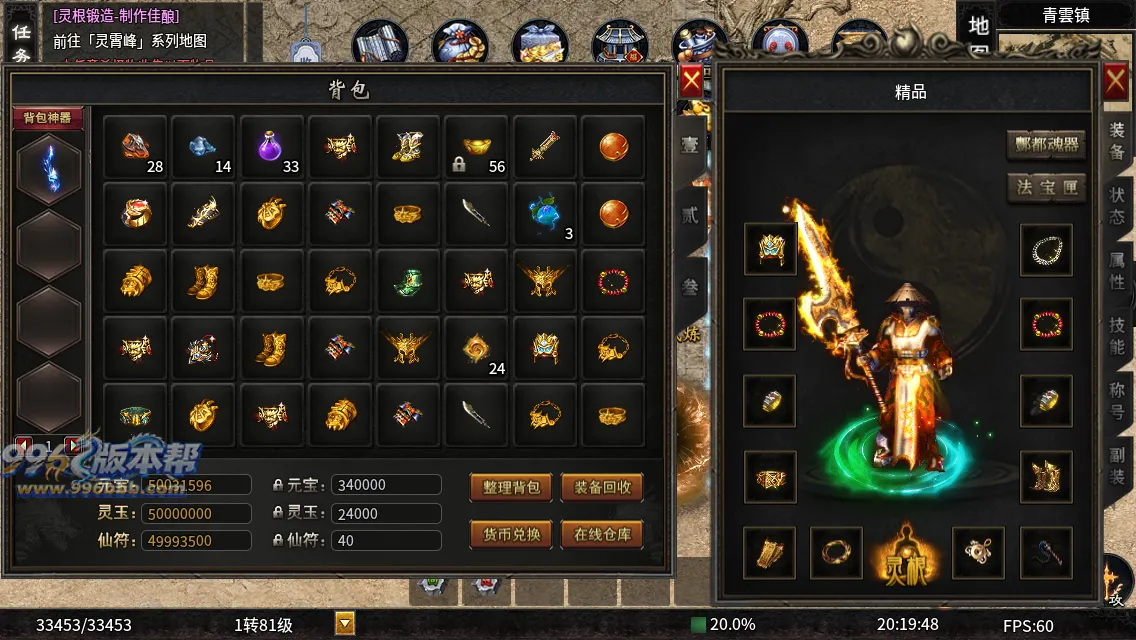The image size is (1136, 640).
Task: Select the blue orb item with count 3
Action: [x=545, y=215]
